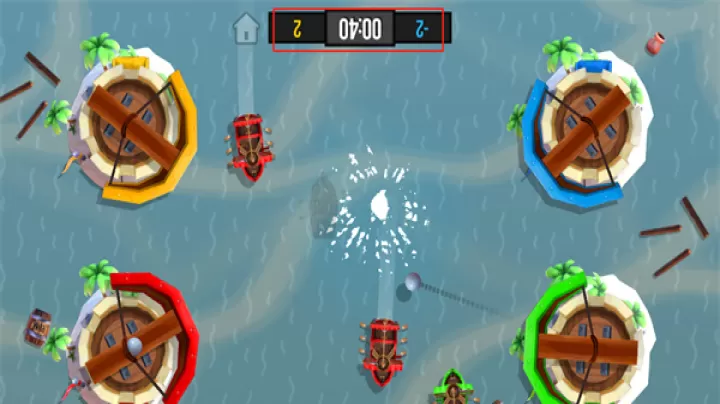Tap the home icon button
Screen dimensions: 720x404
coord(246,28)
